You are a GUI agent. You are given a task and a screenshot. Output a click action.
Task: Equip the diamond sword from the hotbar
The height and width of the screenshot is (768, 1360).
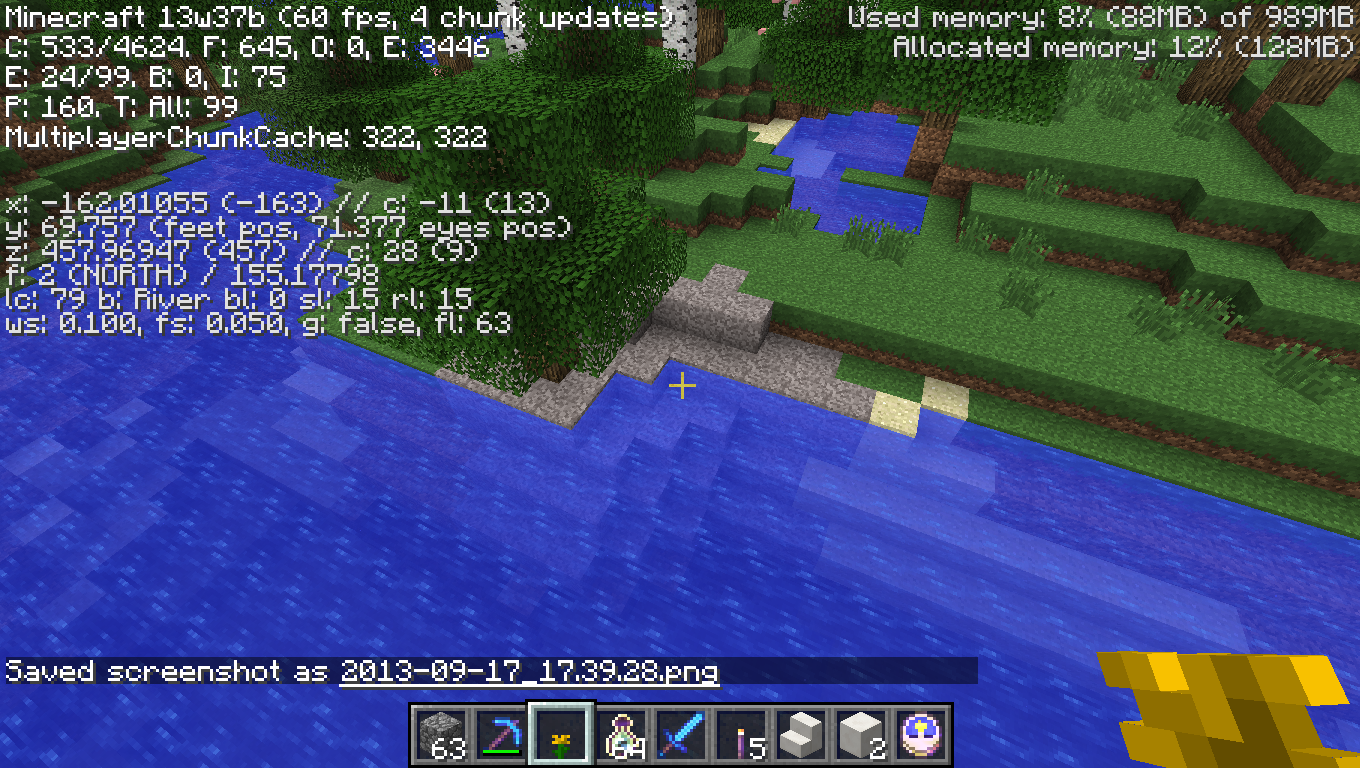click(681, 735)
